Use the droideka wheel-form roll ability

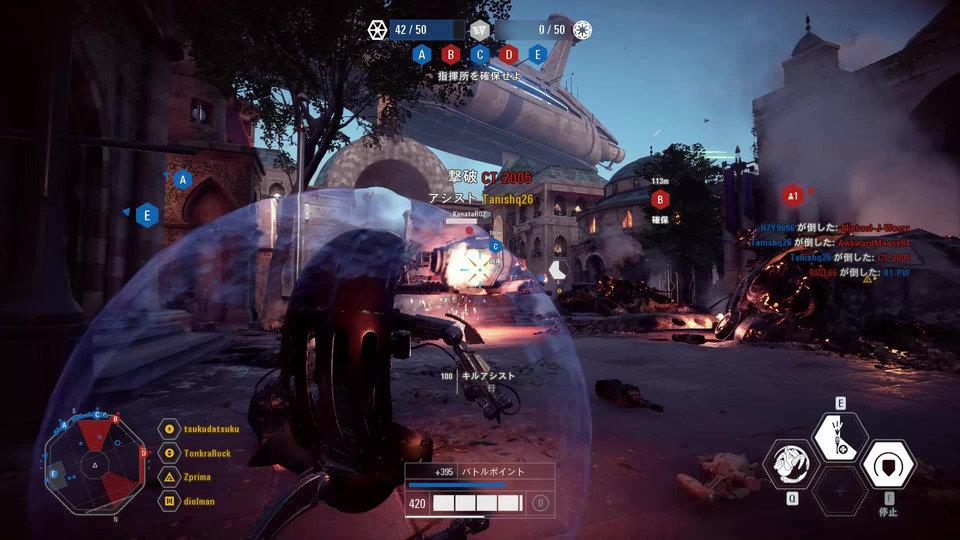pyautogui.click(x=791, y=464)
